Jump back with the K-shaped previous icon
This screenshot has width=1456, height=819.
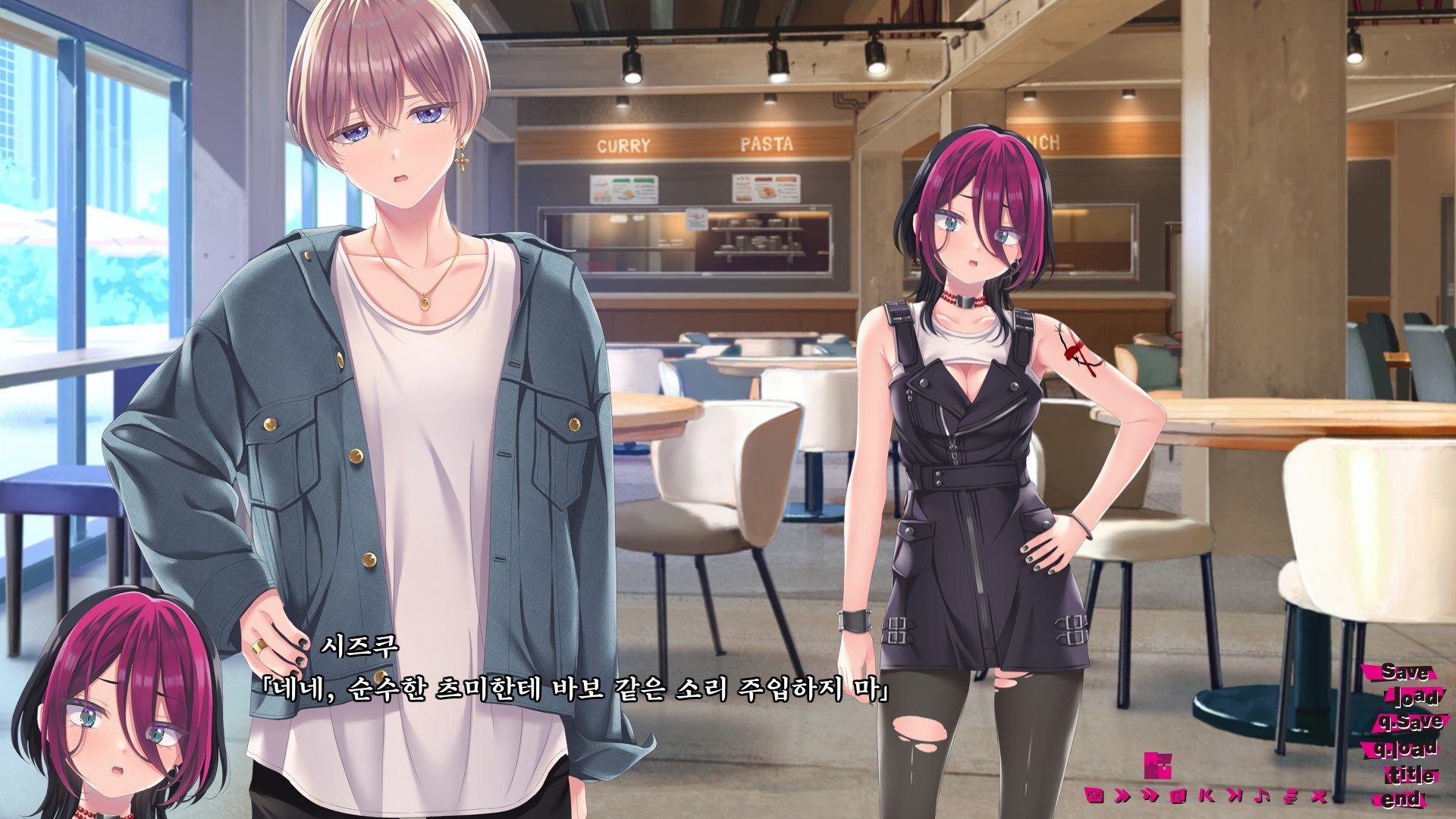[x=1206, y=796]
